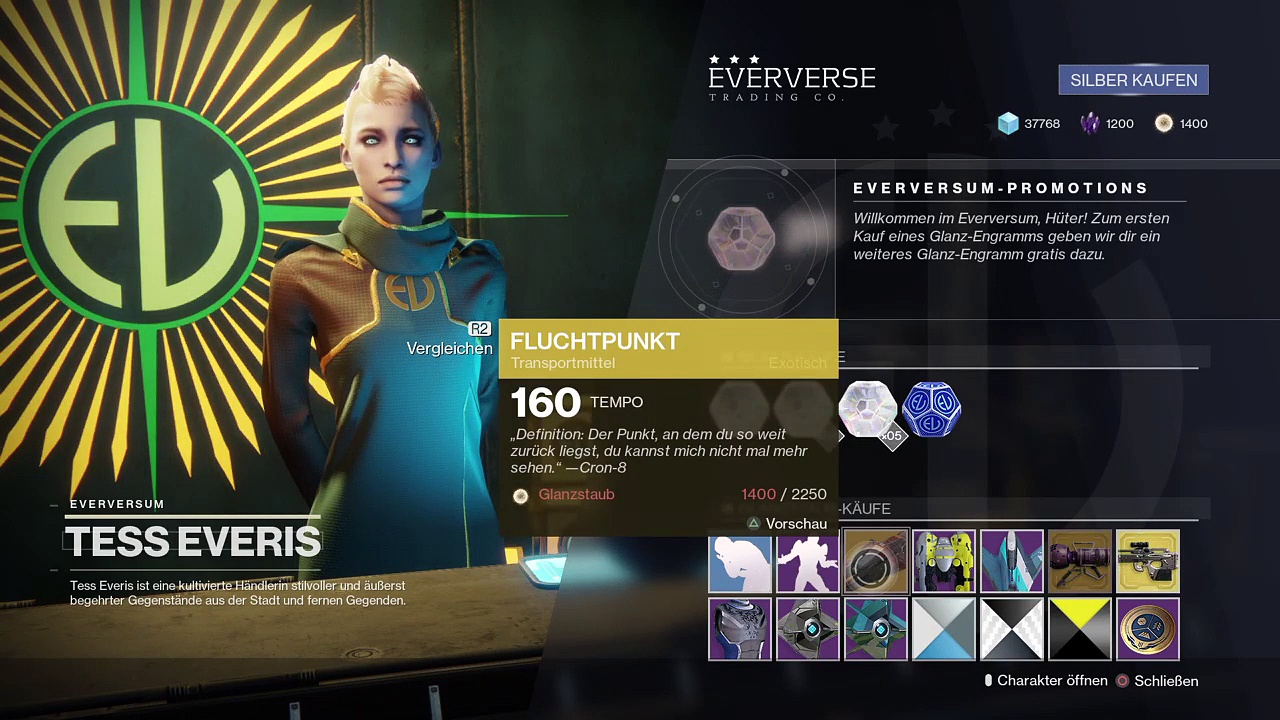Select the Fluchtpunkt vehicle item
Screen dimensions: 1280x720
pyautogui.click(x=876, y=562)
